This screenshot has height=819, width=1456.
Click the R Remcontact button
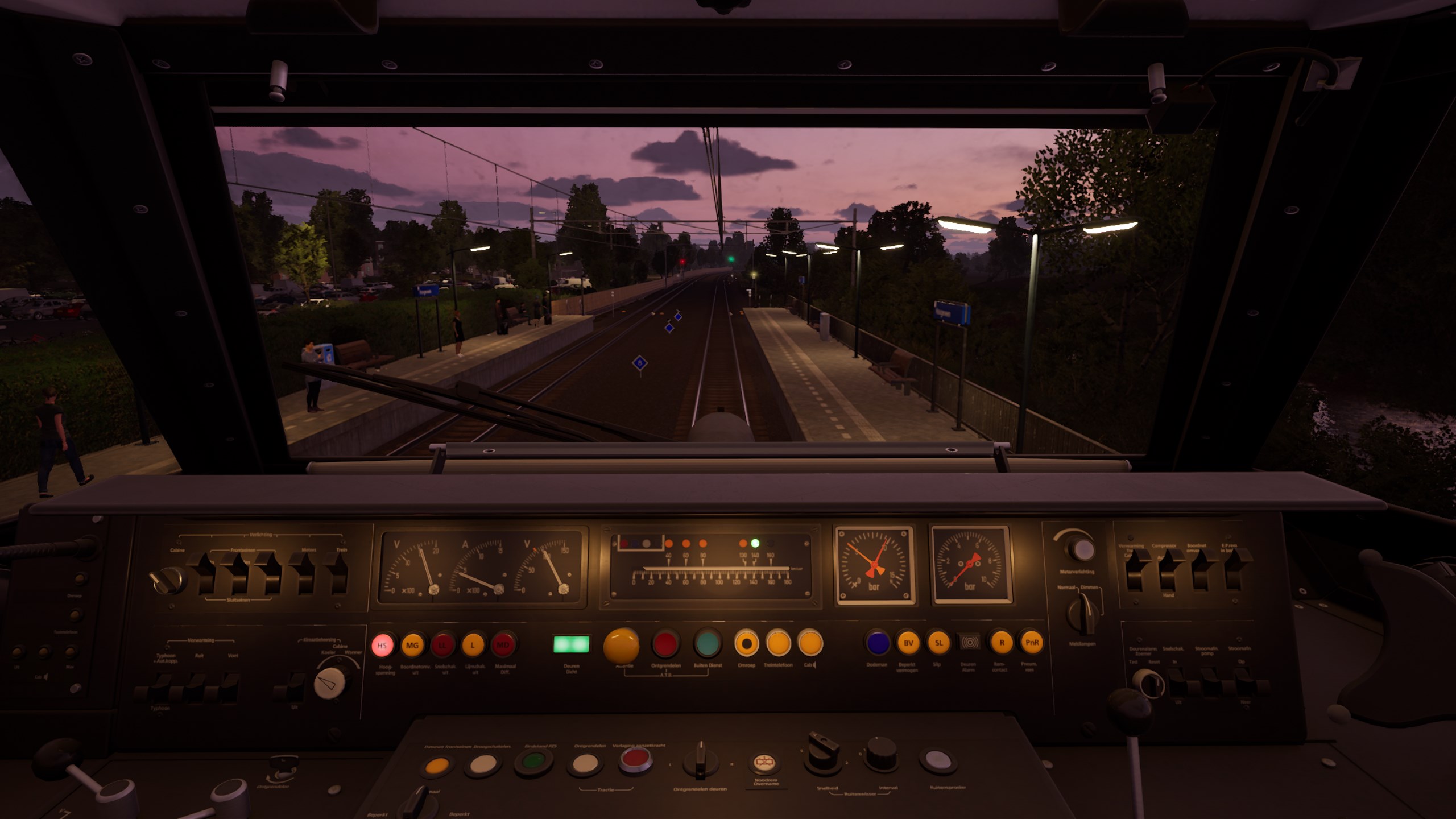point(1002,643)
